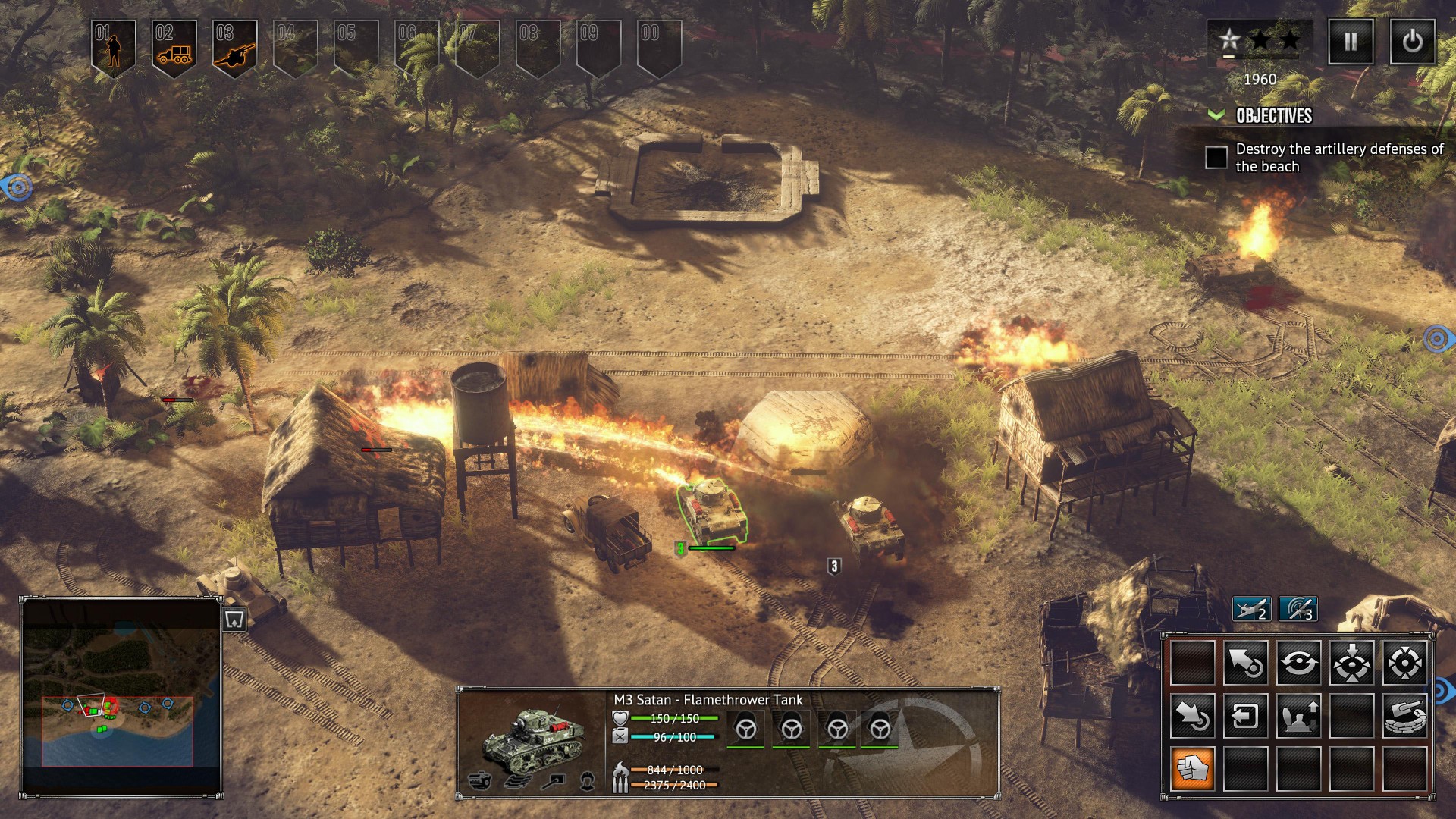Select the rotate unit command
Viewport: 1456px width, 819px height.
tap(1298, 663)
